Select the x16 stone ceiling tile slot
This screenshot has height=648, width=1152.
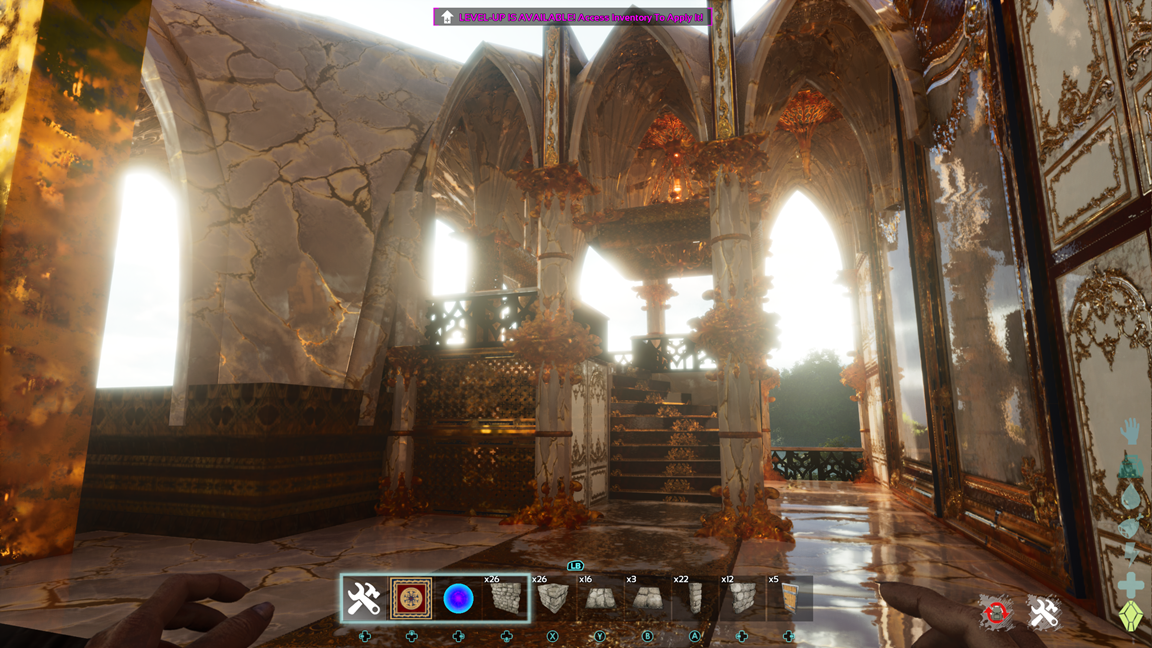pyautogui.click(x=600, y=599)
